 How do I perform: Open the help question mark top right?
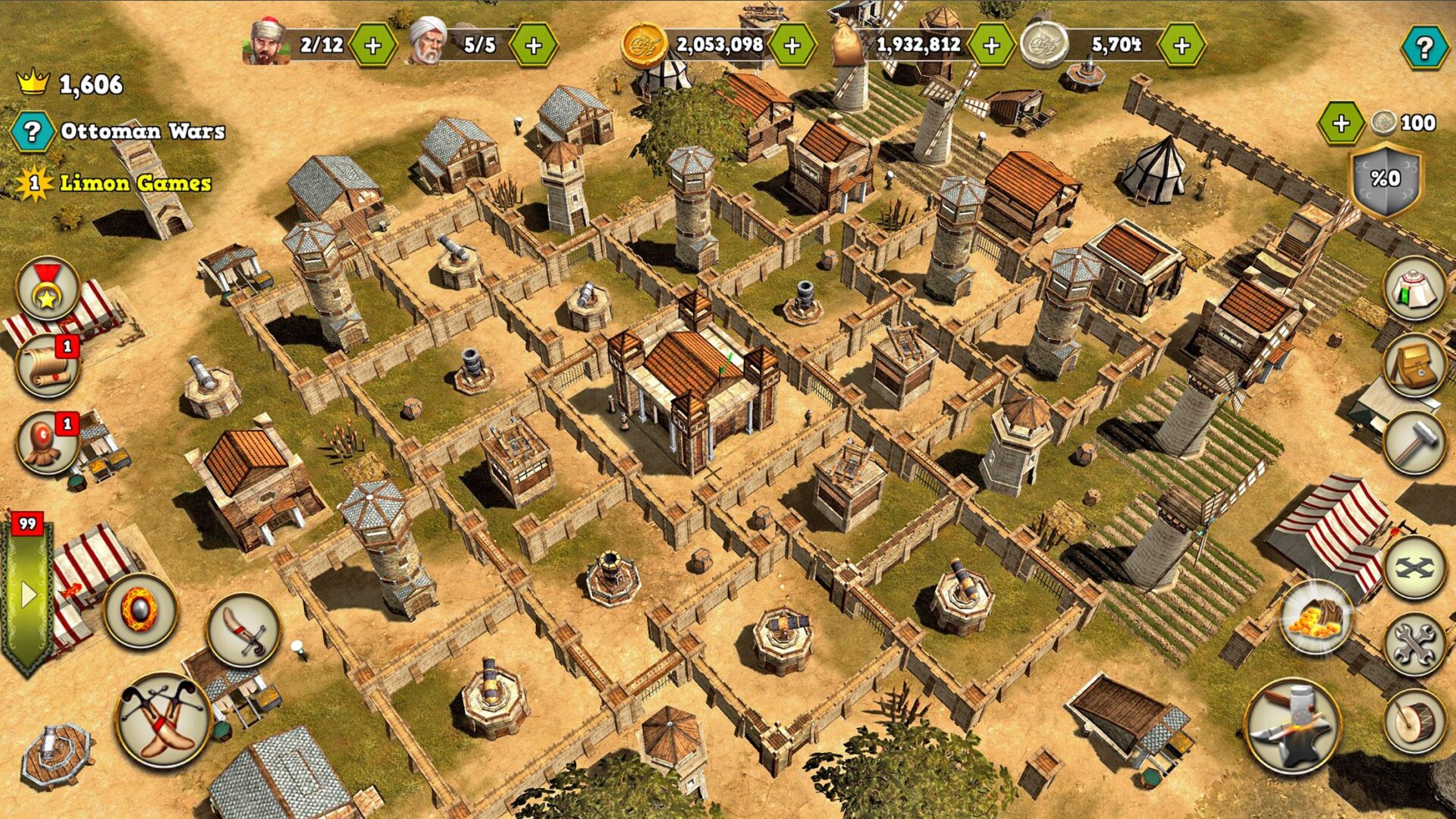(1425, 45)
